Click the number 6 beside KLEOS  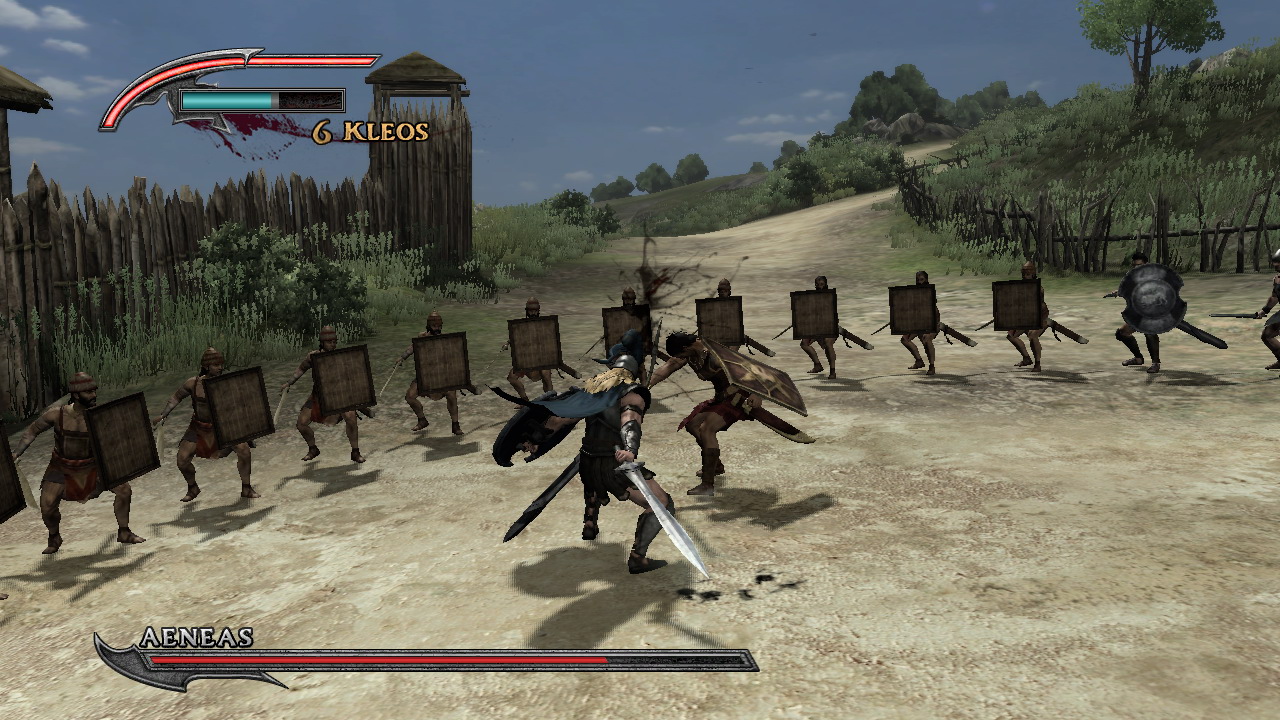pyautogui.click(x=322, y=130)
